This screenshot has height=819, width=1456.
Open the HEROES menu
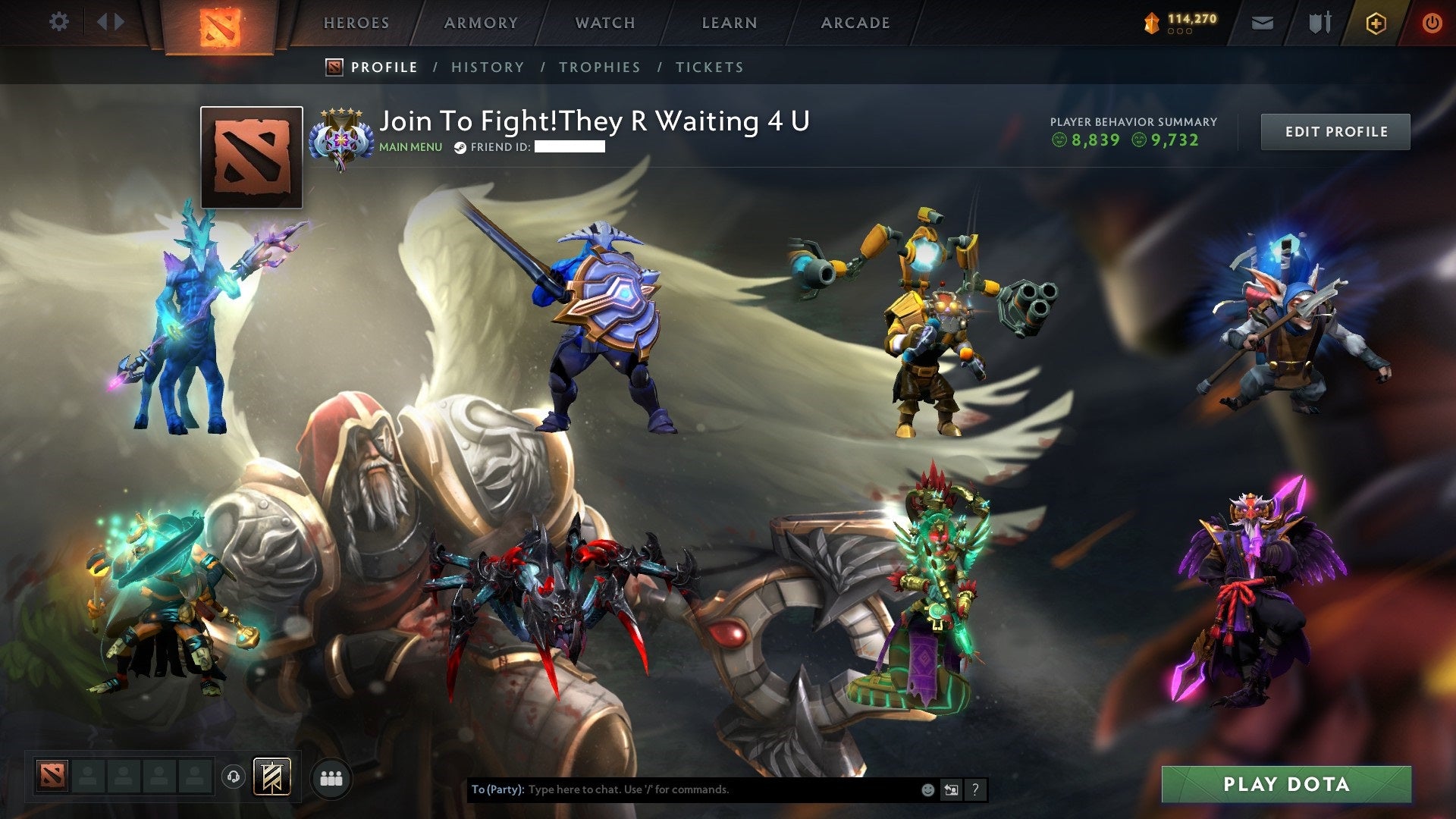pos(356,23)
